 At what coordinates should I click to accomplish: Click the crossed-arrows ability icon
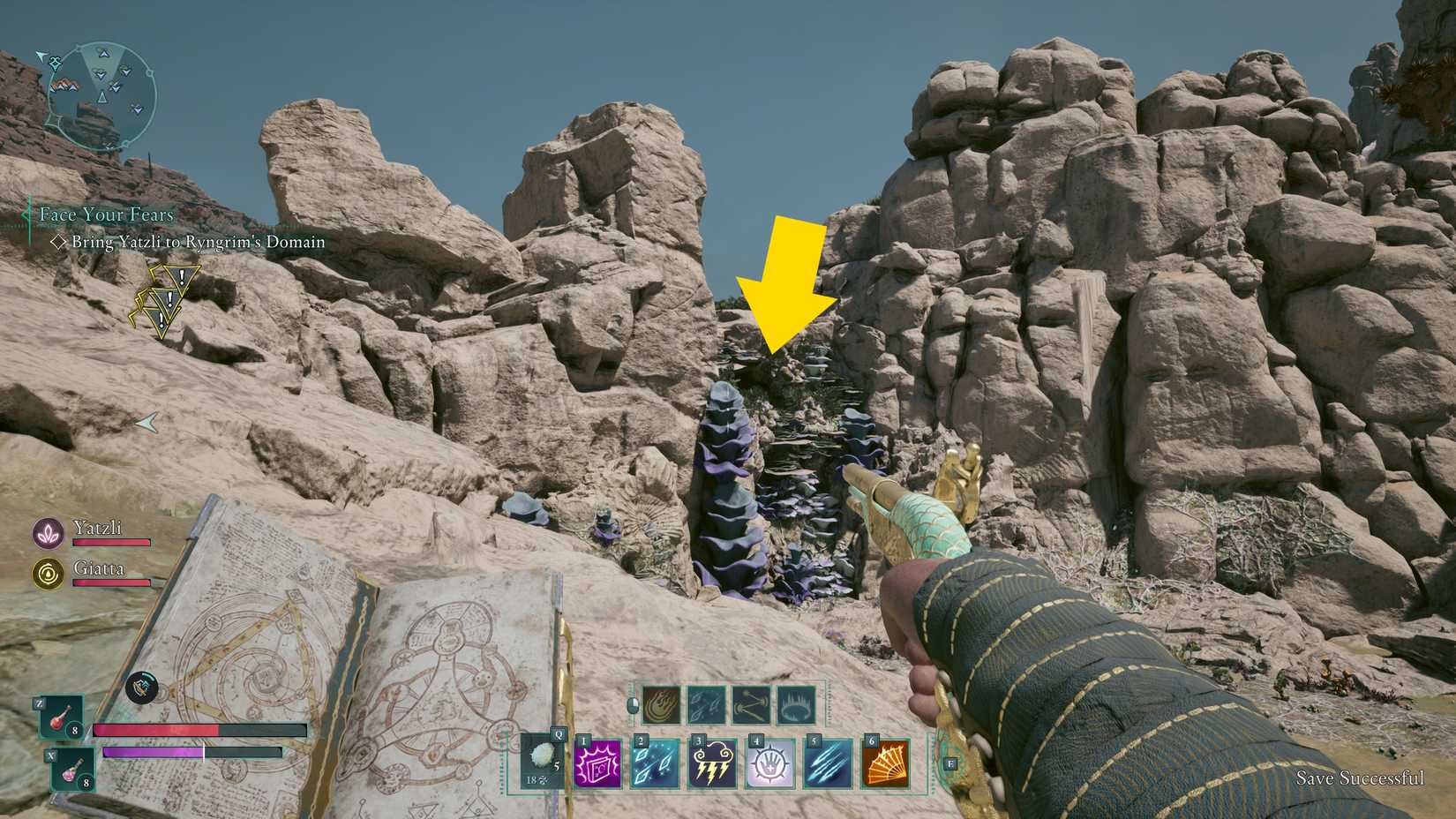(751, 705)
